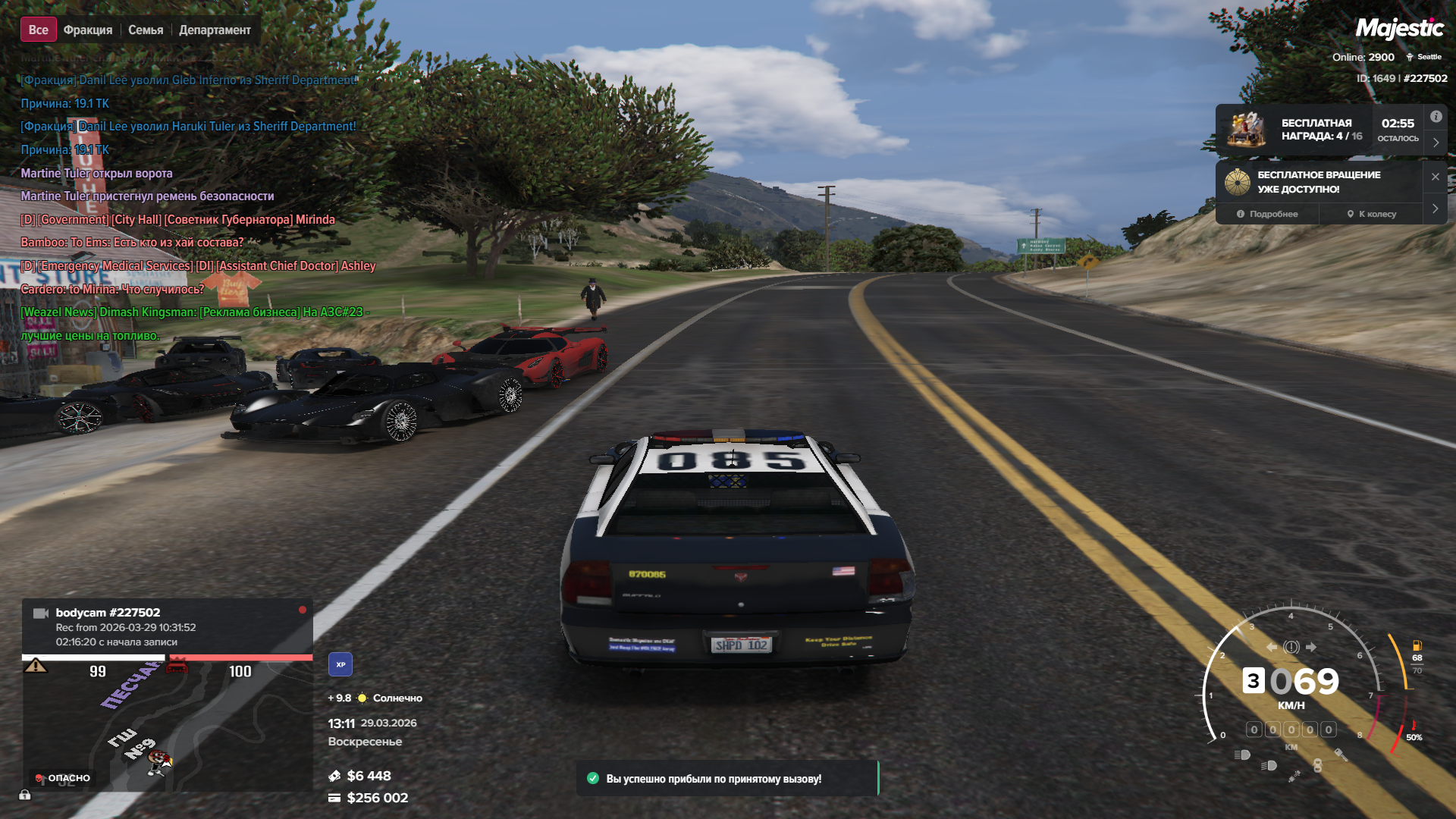Open the Фракция chat tab
This screenshot has width=1456, height=819.
pyautogui.click(x=88, y=30)
